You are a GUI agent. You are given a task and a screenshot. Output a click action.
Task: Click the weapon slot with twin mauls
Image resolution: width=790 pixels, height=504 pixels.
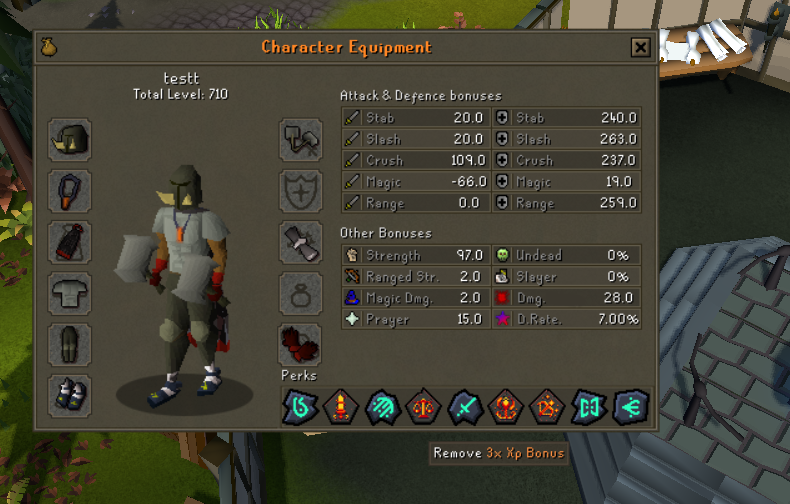pos(300,139)
